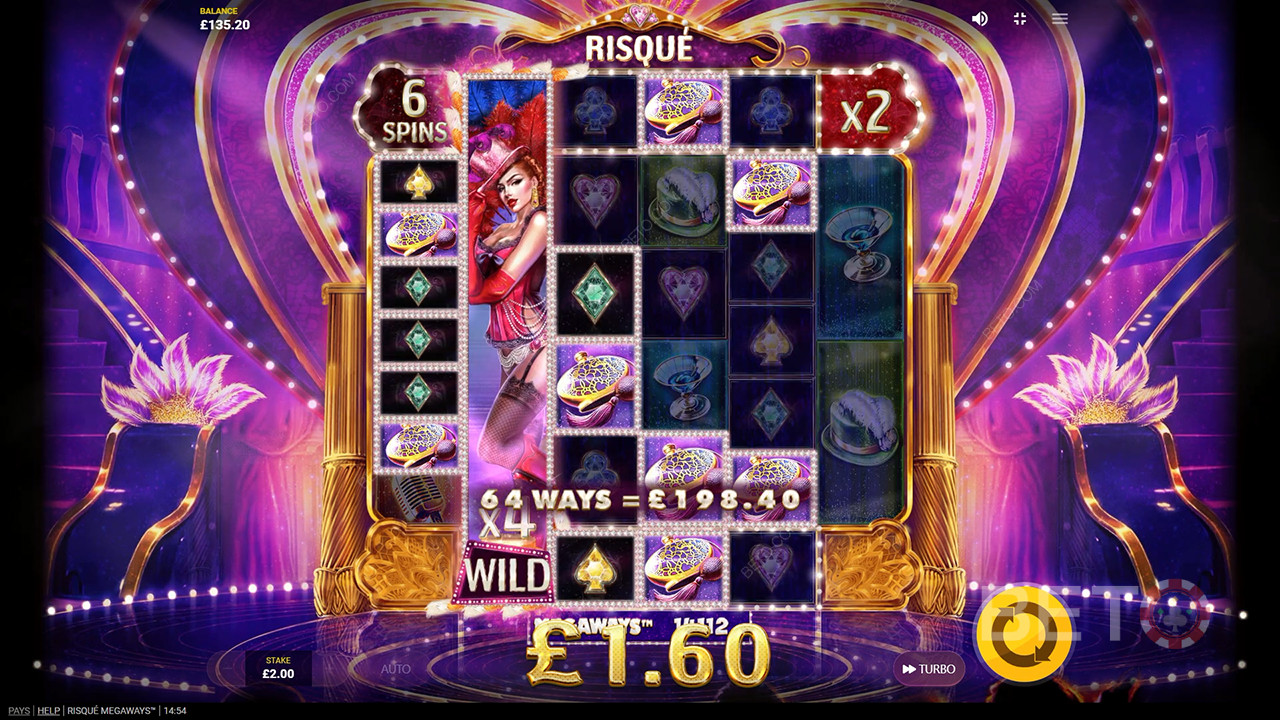Mute the game sound
The height and width of the screenshot is (720, 1280).
(980, 19)
